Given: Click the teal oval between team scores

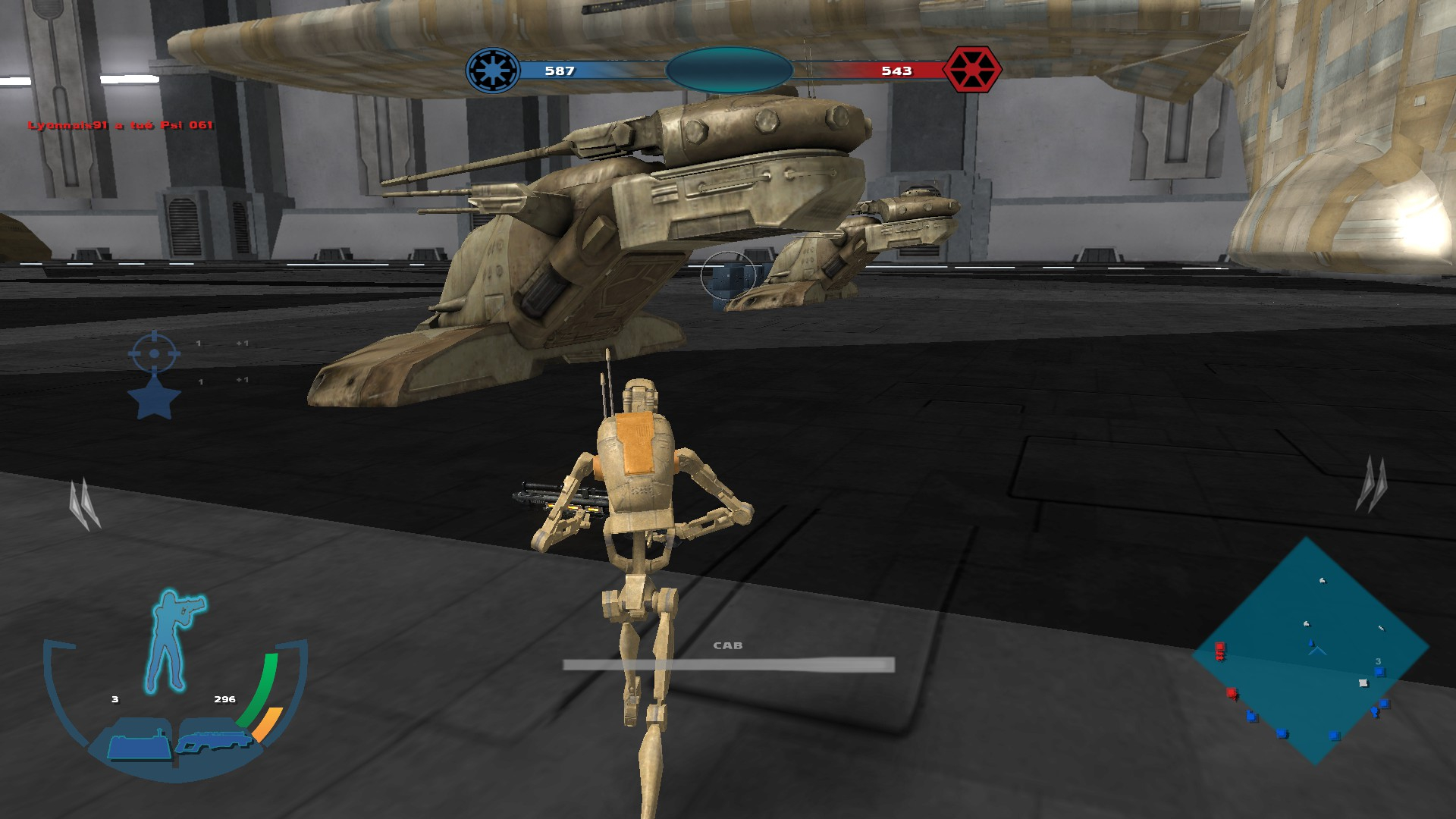Looking at the screenshot, I should 729,71.
